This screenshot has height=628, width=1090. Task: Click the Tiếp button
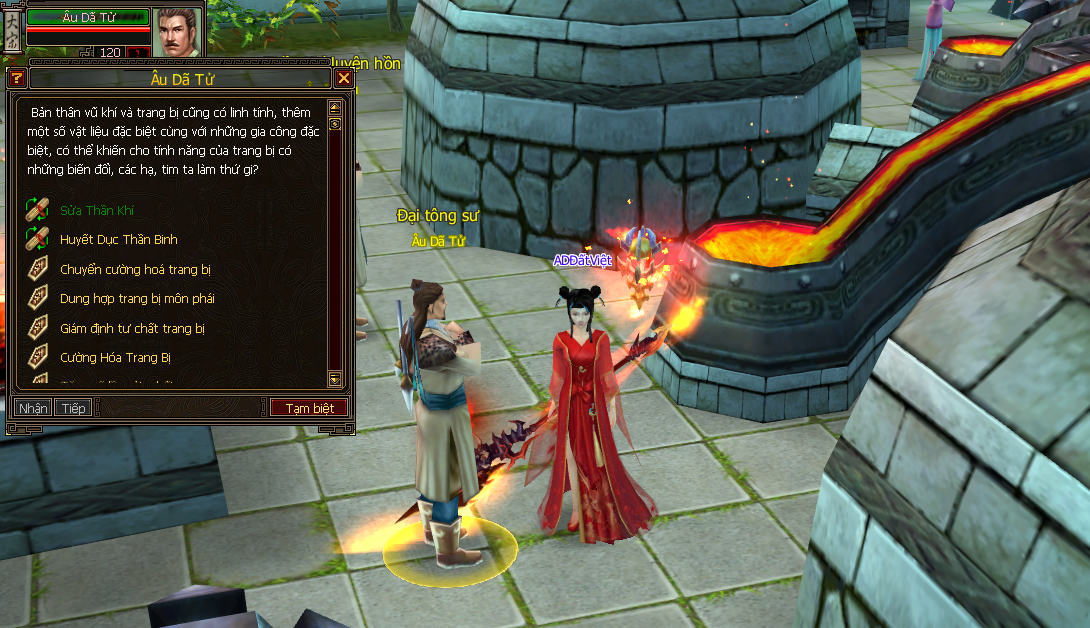(x=72, y=408)
